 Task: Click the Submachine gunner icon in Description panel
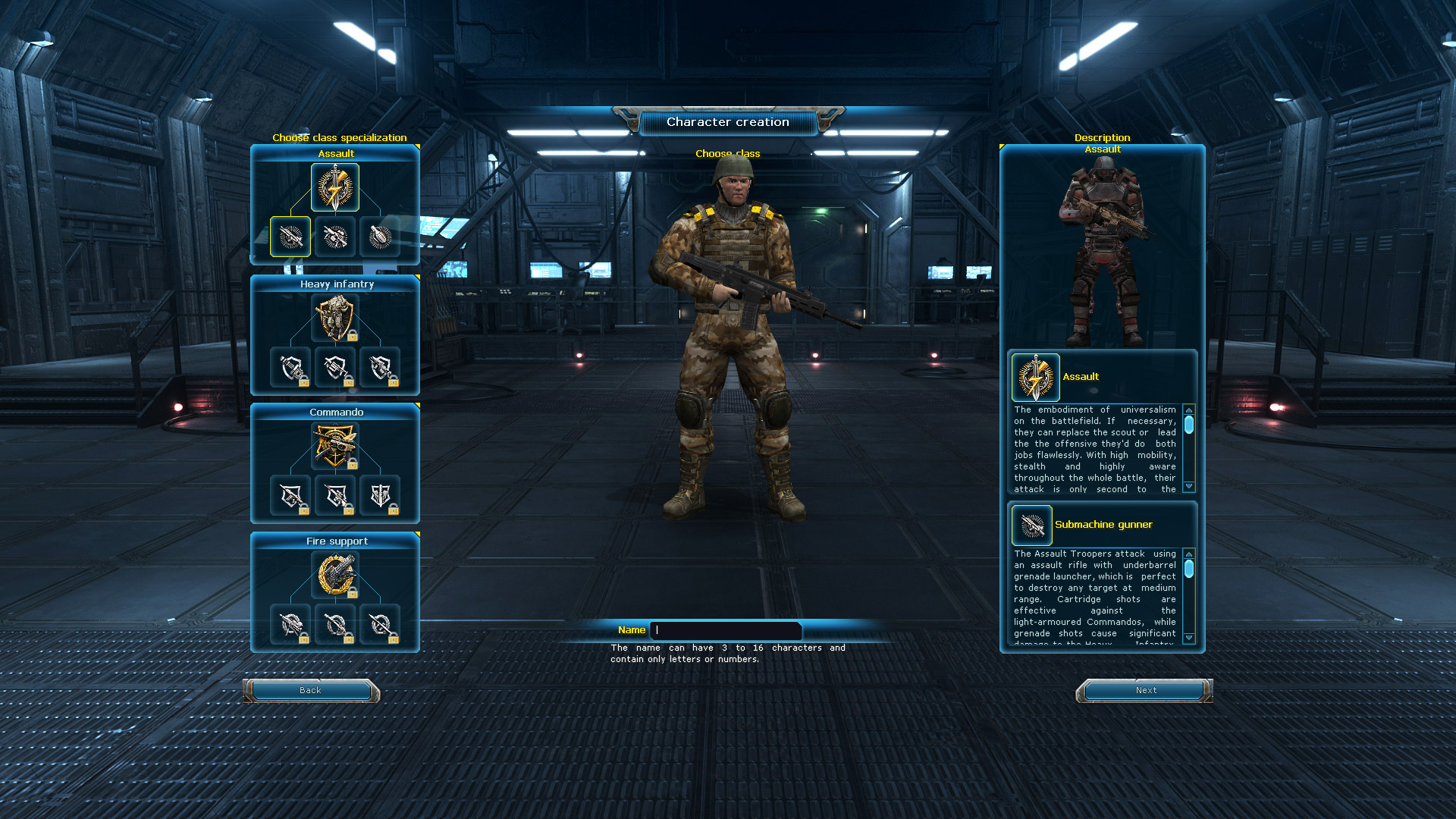1031,525
